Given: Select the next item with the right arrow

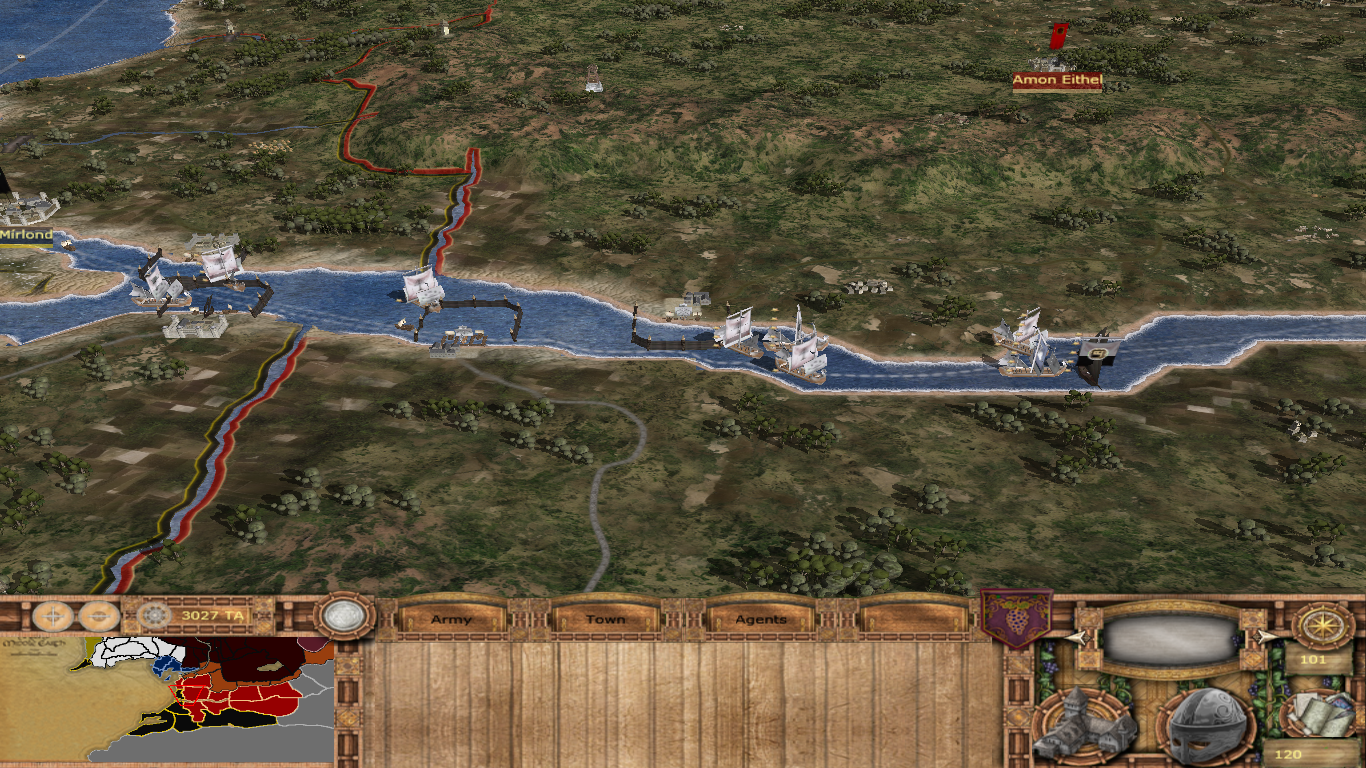Looking at the screenshot, I should (x=1264, y=637).
